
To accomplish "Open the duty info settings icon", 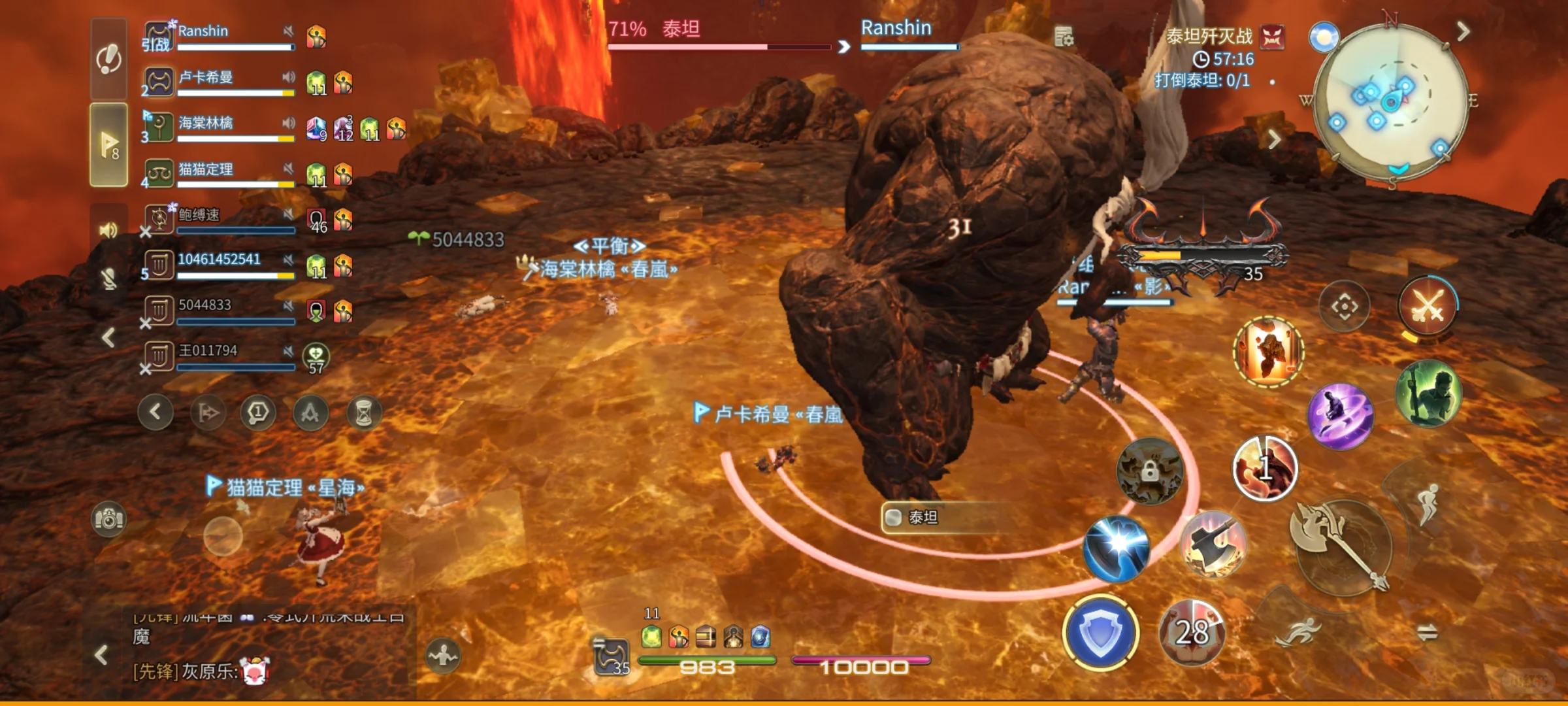I will pos(1064,37).
